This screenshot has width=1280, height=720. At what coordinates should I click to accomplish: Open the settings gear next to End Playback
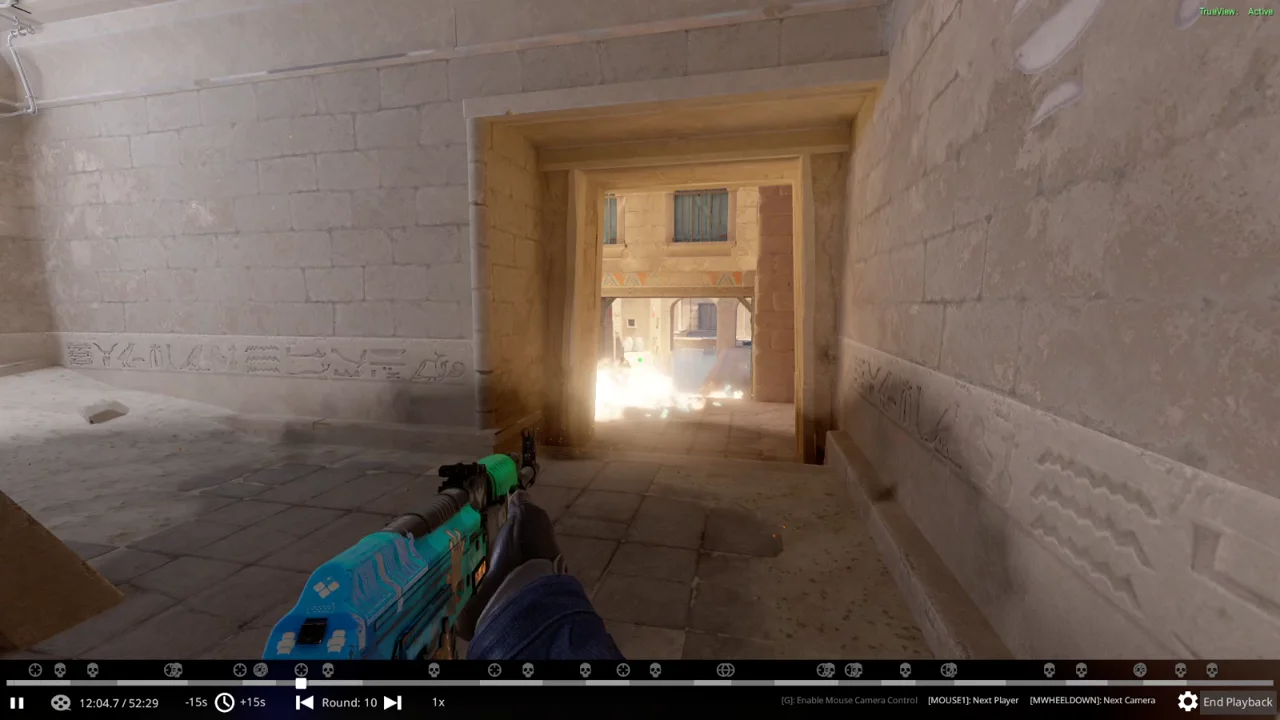click(1187, 702)
